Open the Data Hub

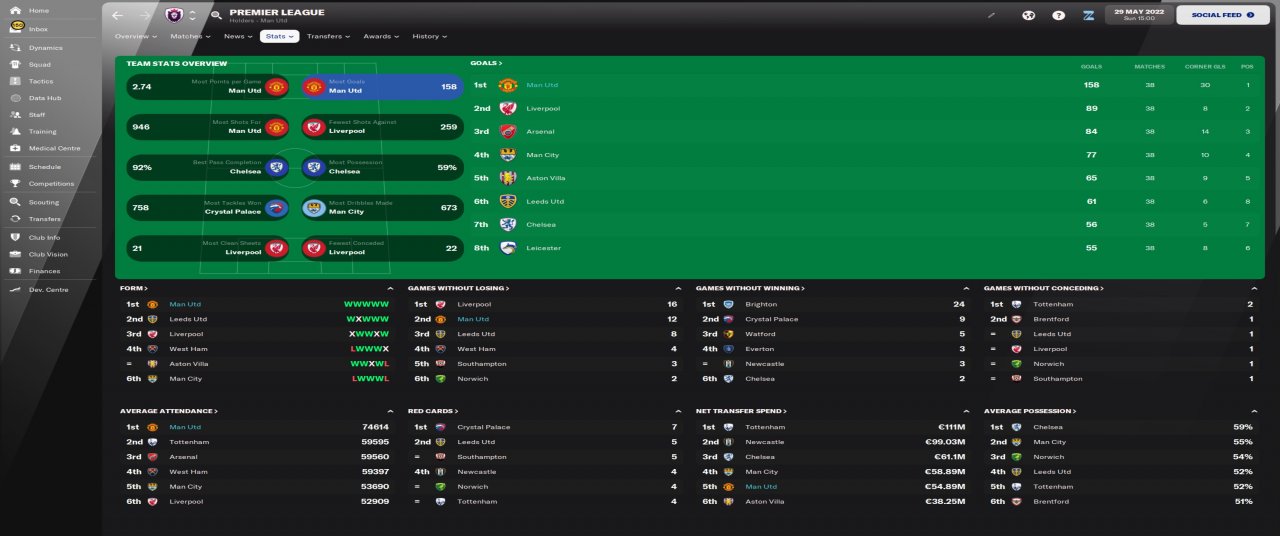point(44,98)
